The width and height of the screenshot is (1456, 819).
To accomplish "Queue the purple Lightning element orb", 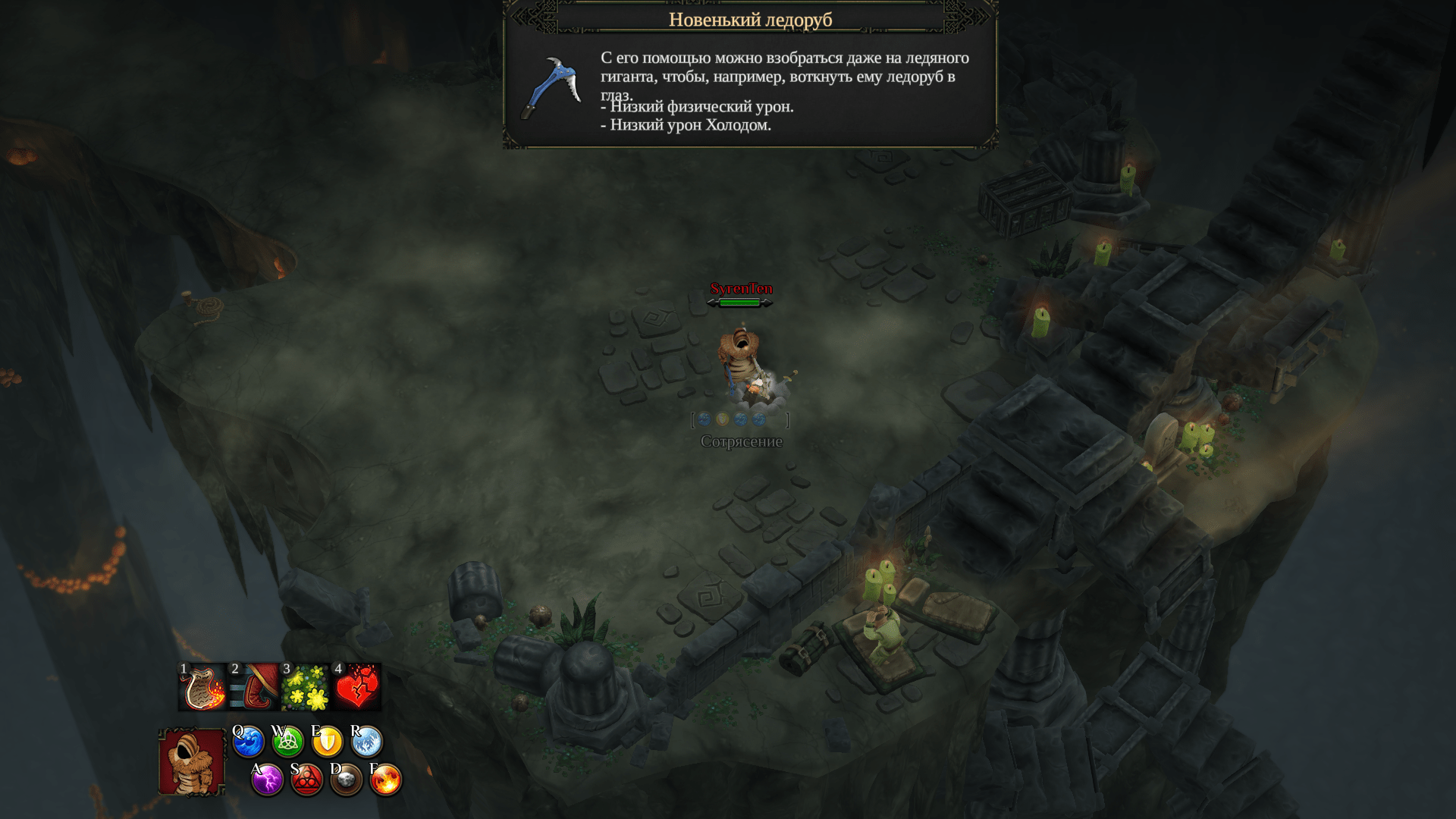I will (267, 780).
